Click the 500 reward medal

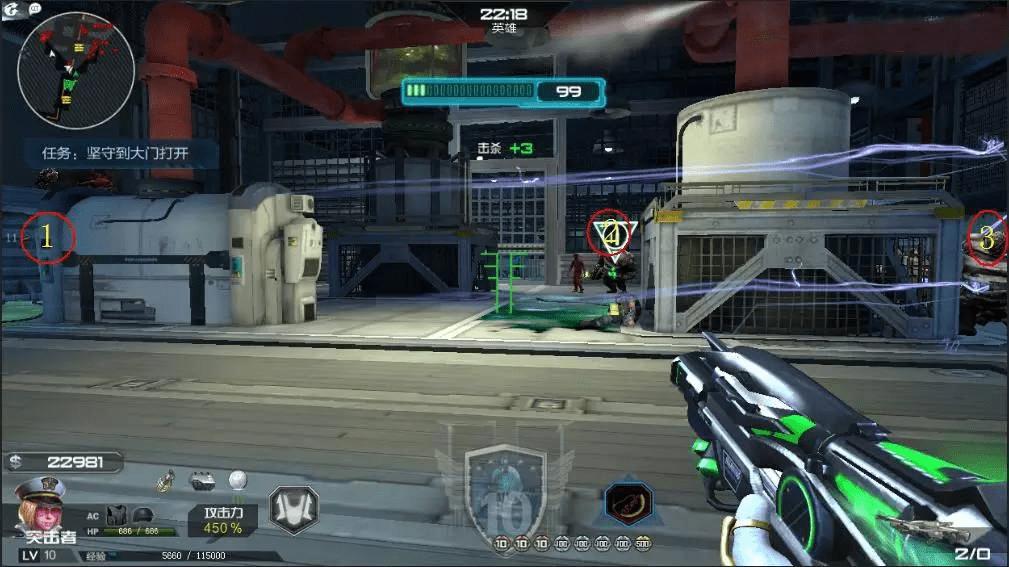[642, 544]
